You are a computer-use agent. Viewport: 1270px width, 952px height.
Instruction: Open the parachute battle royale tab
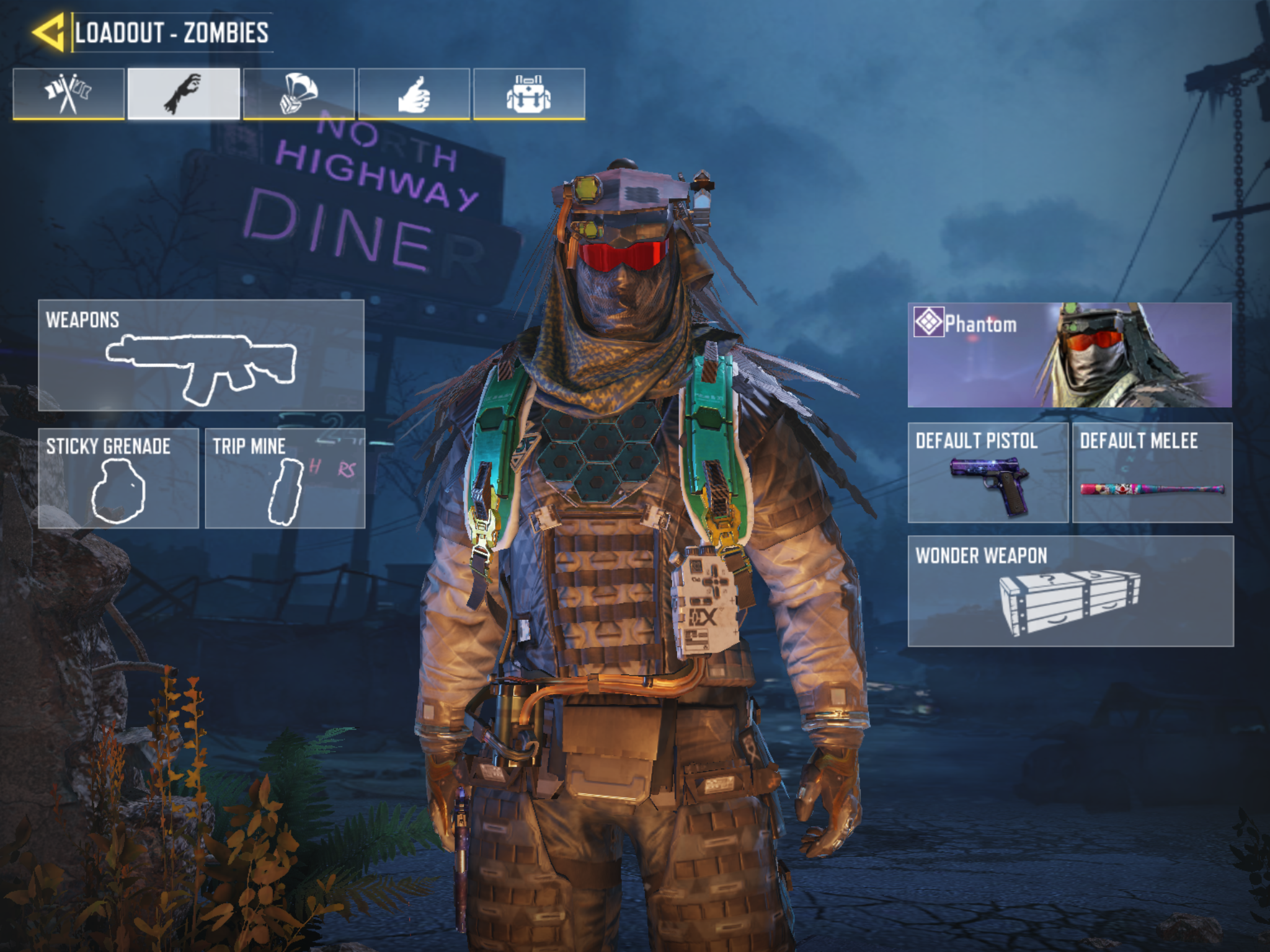299,94
